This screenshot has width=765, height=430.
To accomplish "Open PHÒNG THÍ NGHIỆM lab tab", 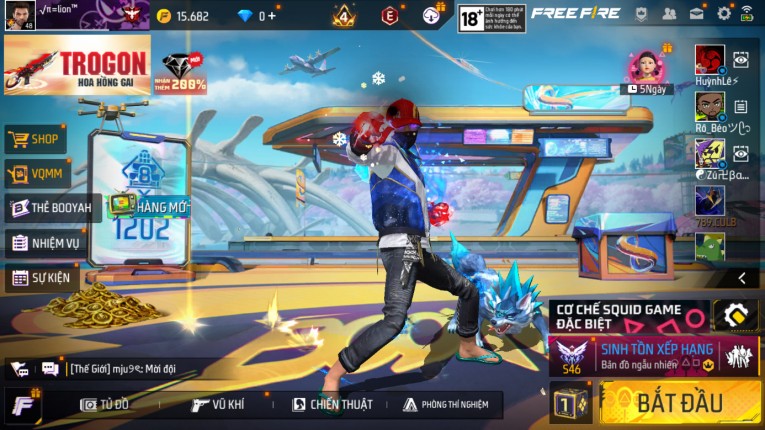I will tap(446, 404).
